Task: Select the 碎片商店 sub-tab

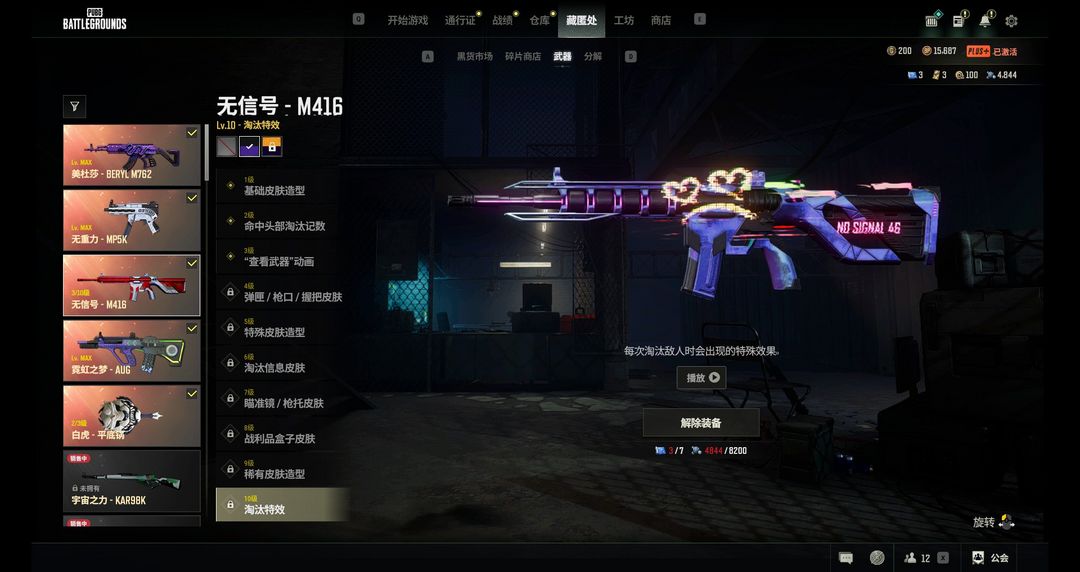Action: 523,57
